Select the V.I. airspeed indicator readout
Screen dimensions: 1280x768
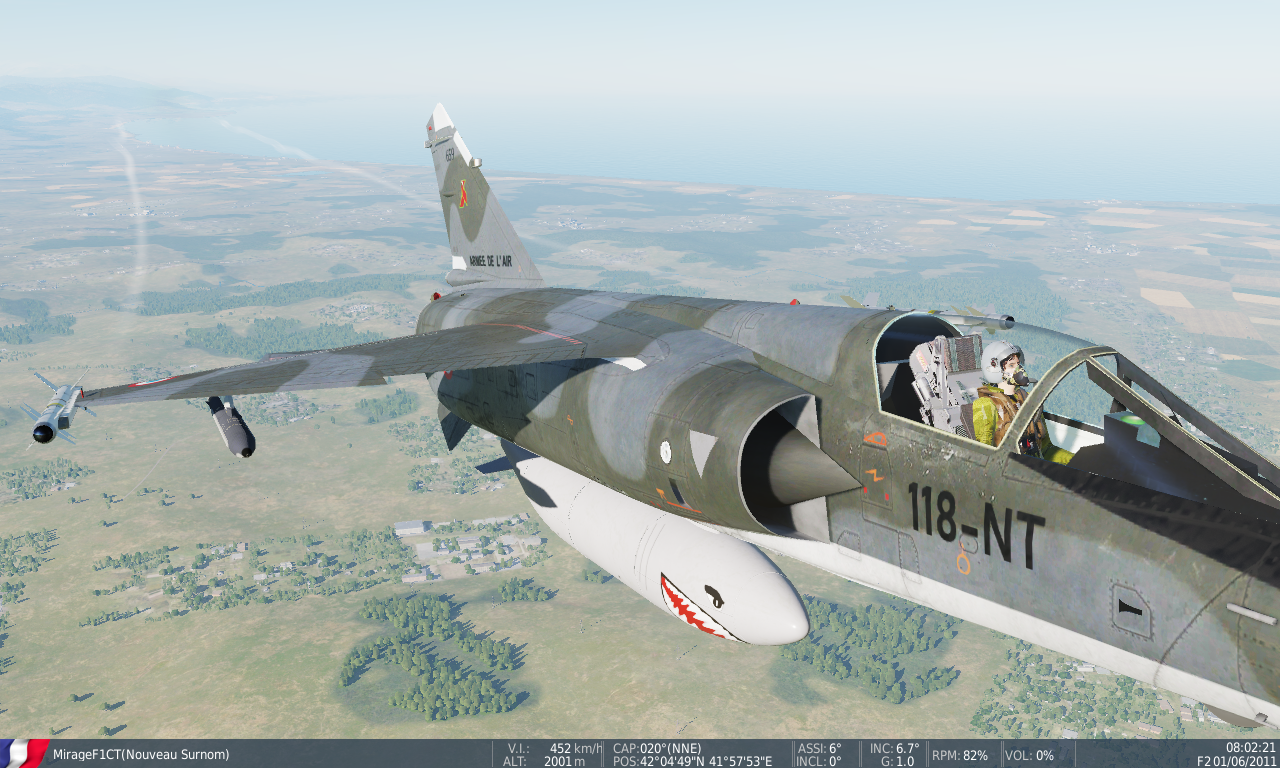tap(555, 746)
